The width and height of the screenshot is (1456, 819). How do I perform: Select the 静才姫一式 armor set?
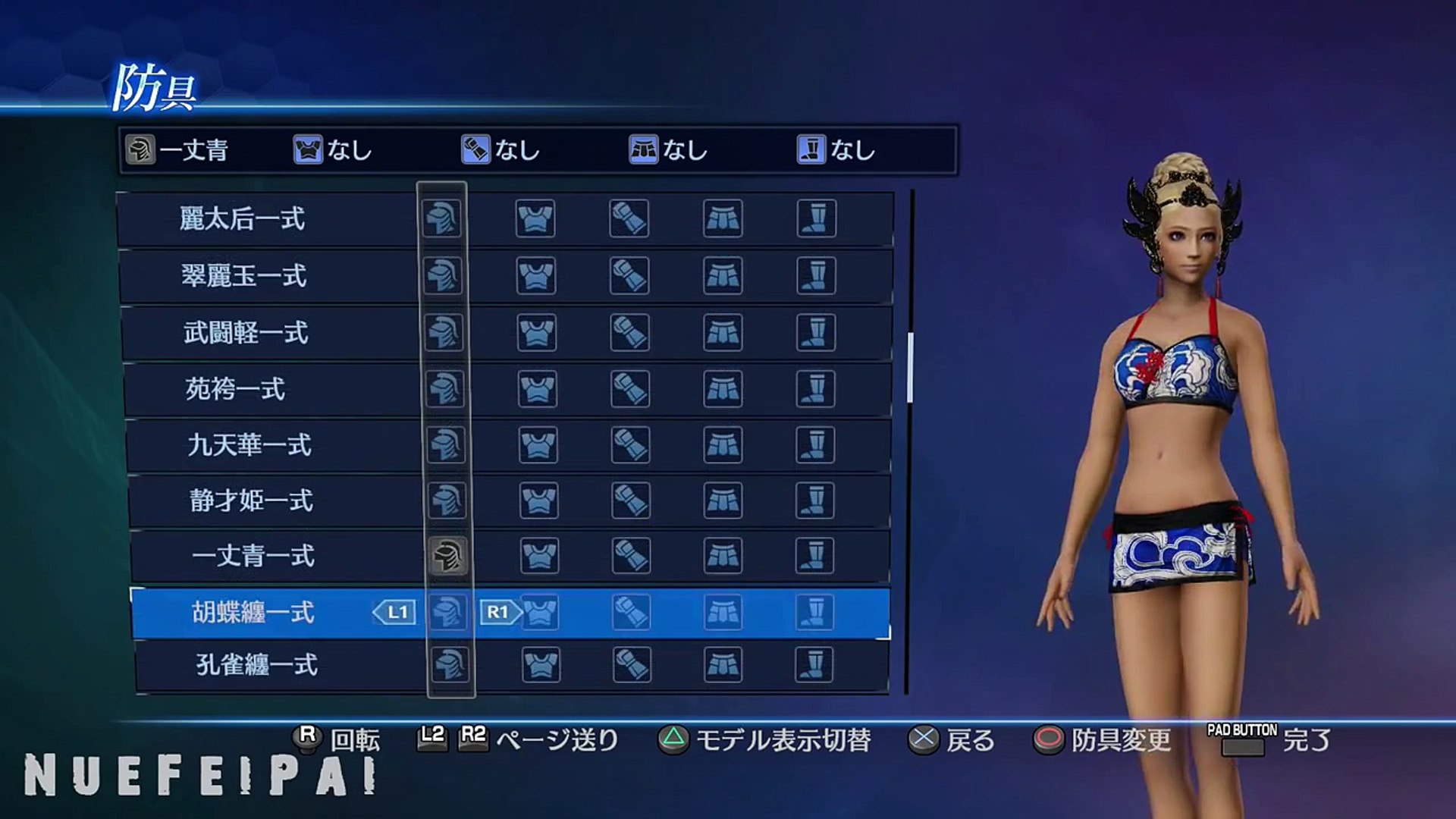(251, 501)
